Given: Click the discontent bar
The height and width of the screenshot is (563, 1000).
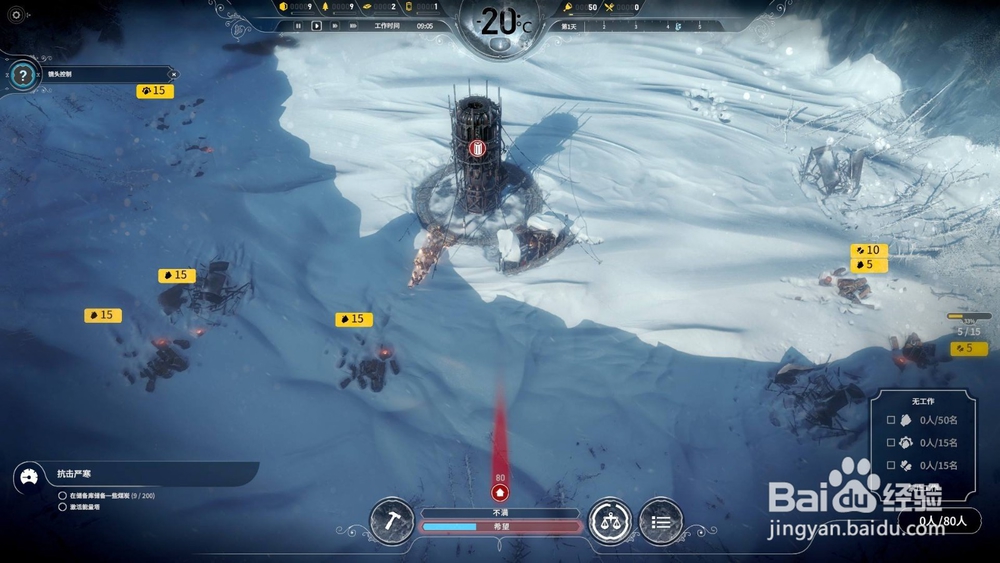Looking at the screenshot, I should pyautogui.click(x=500, y=513).
